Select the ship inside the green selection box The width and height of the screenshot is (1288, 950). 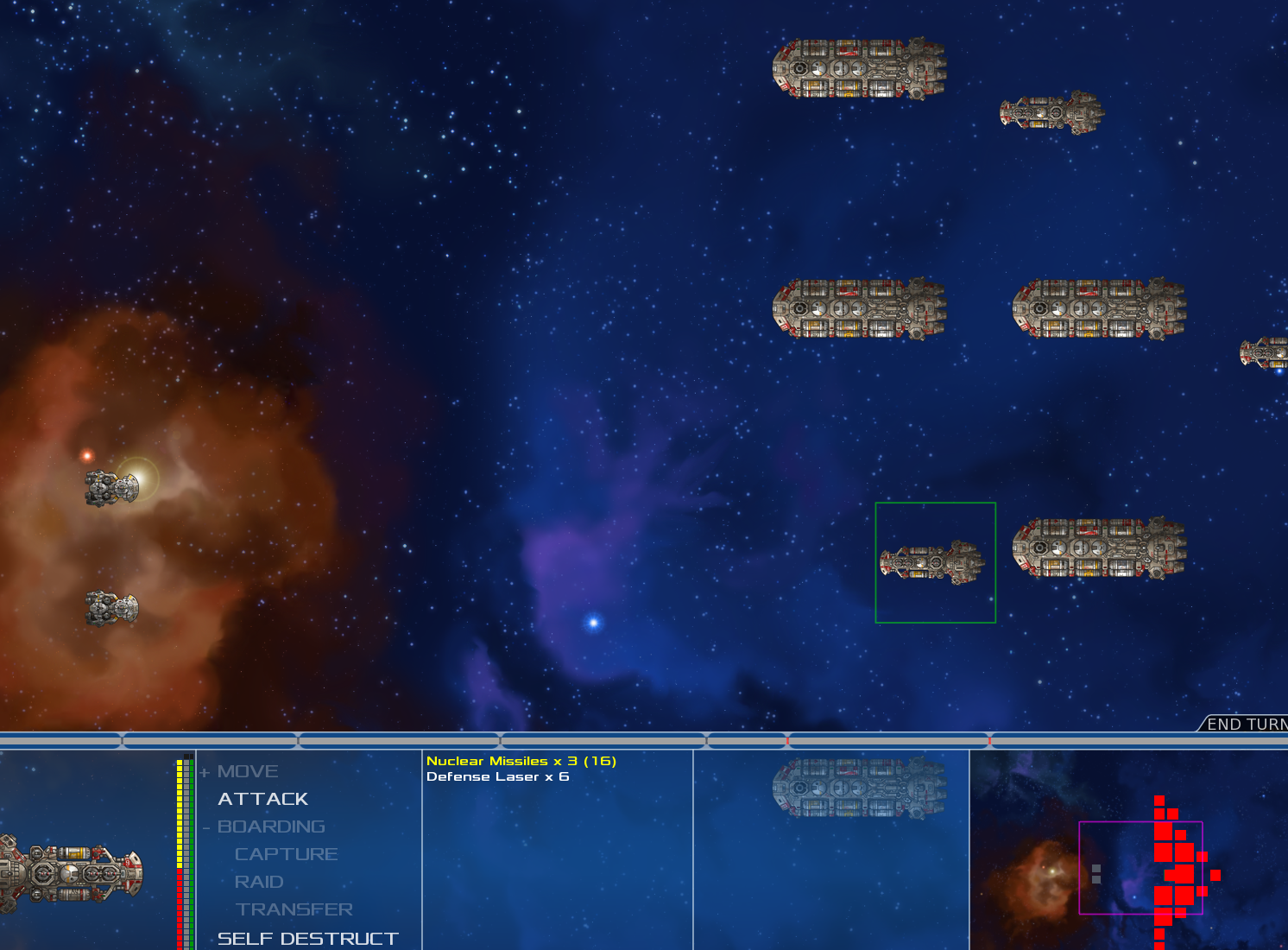pos(933,562)
